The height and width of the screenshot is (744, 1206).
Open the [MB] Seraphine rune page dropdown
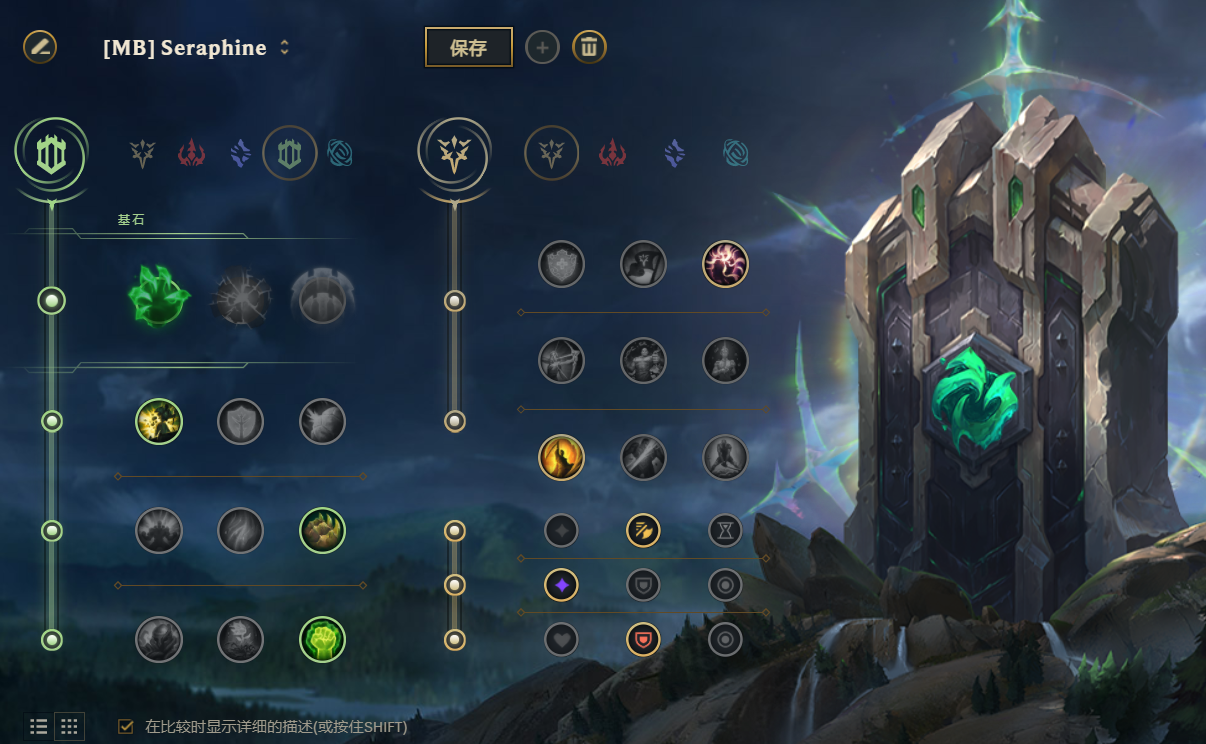click(x=284, y=48)
